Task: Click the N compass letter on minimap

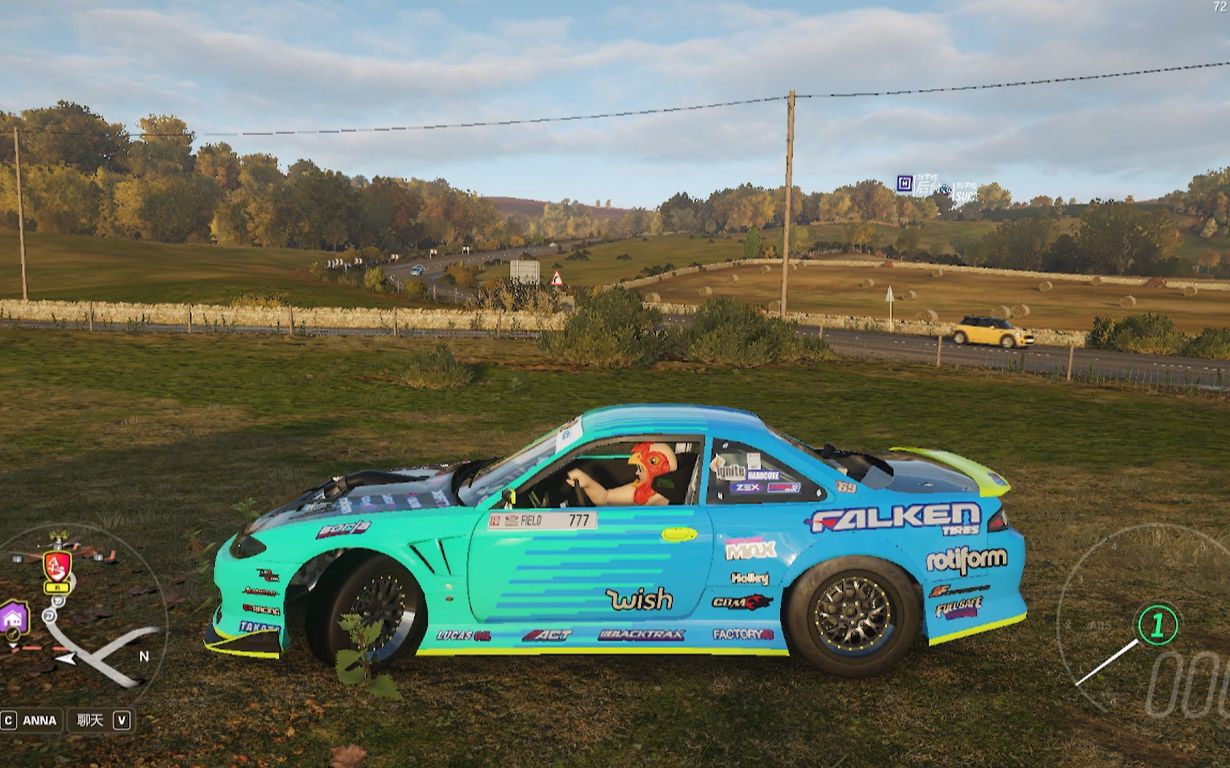Action: pos(144,656)
